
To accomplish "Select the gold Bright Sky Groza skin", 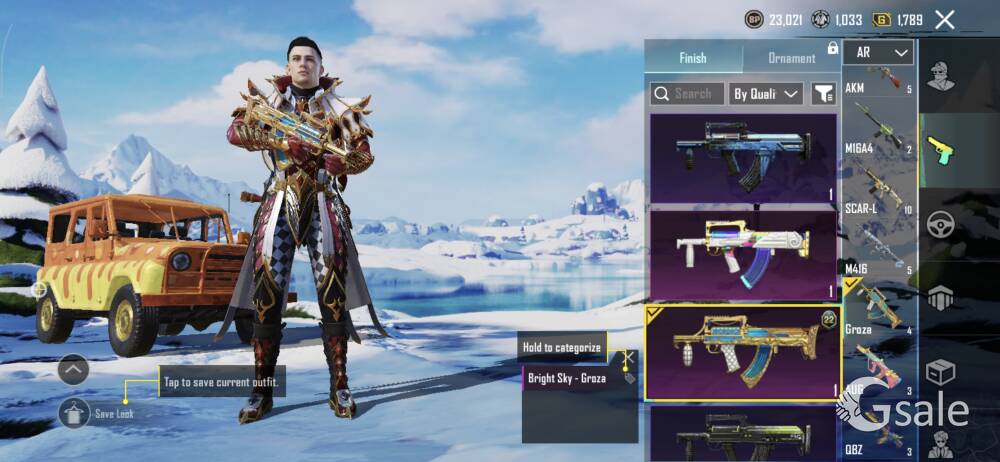I will 743,352.
